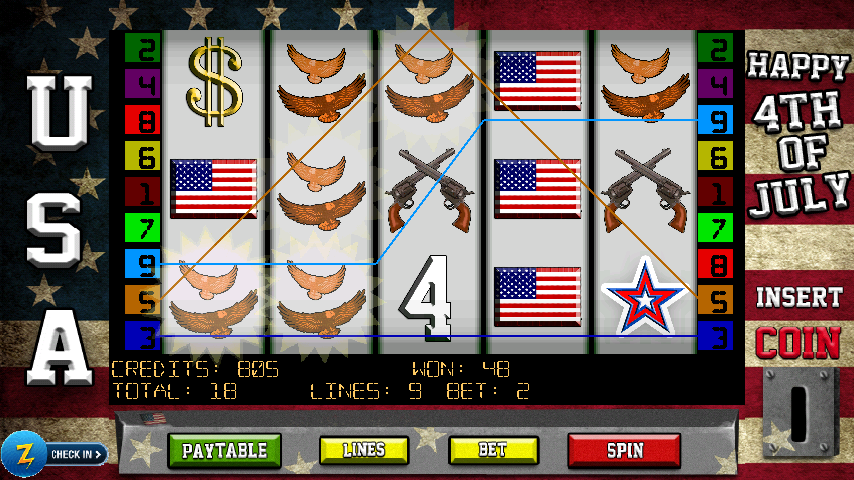Increase the bet with the yellow Bet button
The image size is (854, 480).
click(492, 451)
